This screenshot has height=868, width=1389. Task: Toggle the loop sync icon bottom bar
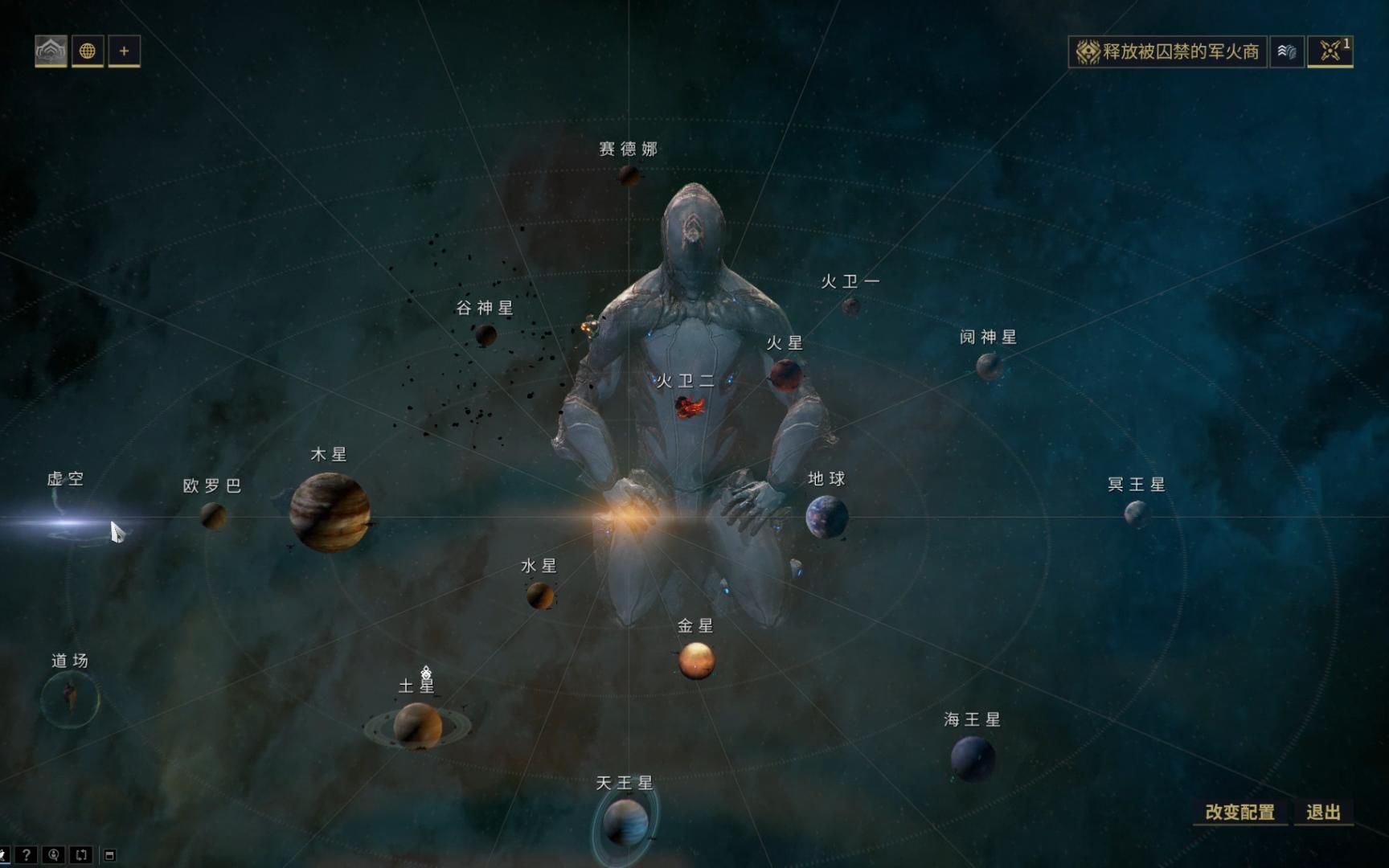point(80,857)
